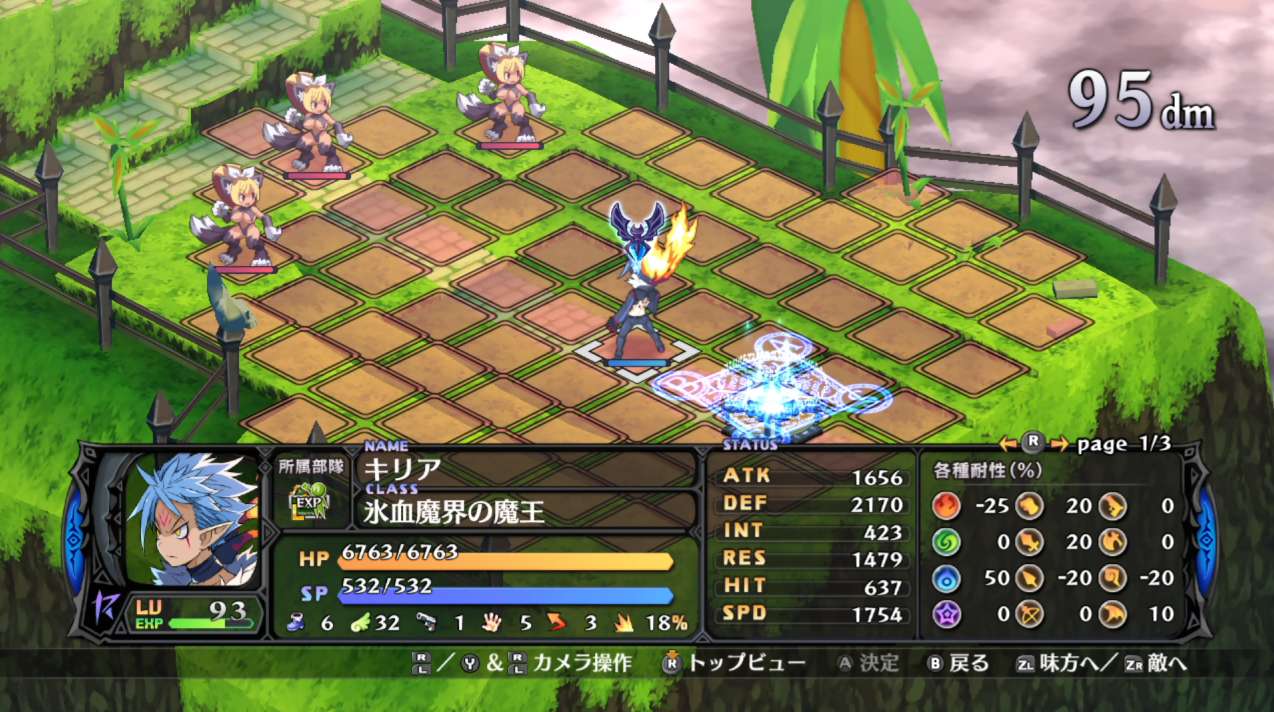Select the name field キリア

(x=404, y=469)
